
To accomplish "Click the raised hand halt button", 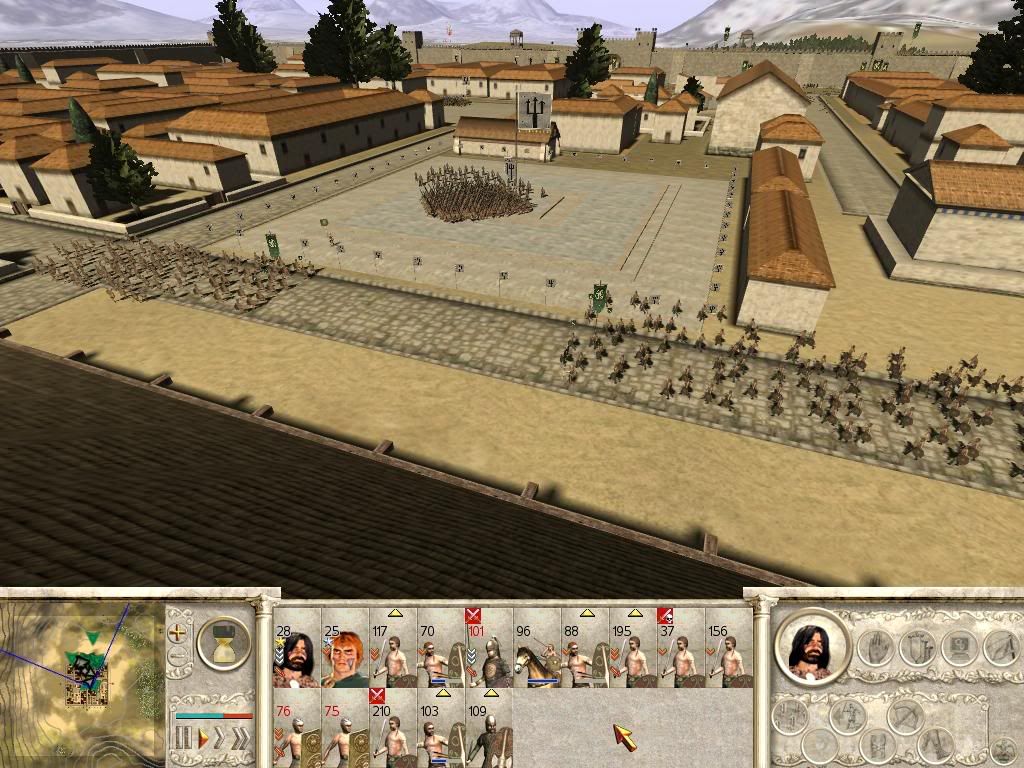I will (874, 648).
